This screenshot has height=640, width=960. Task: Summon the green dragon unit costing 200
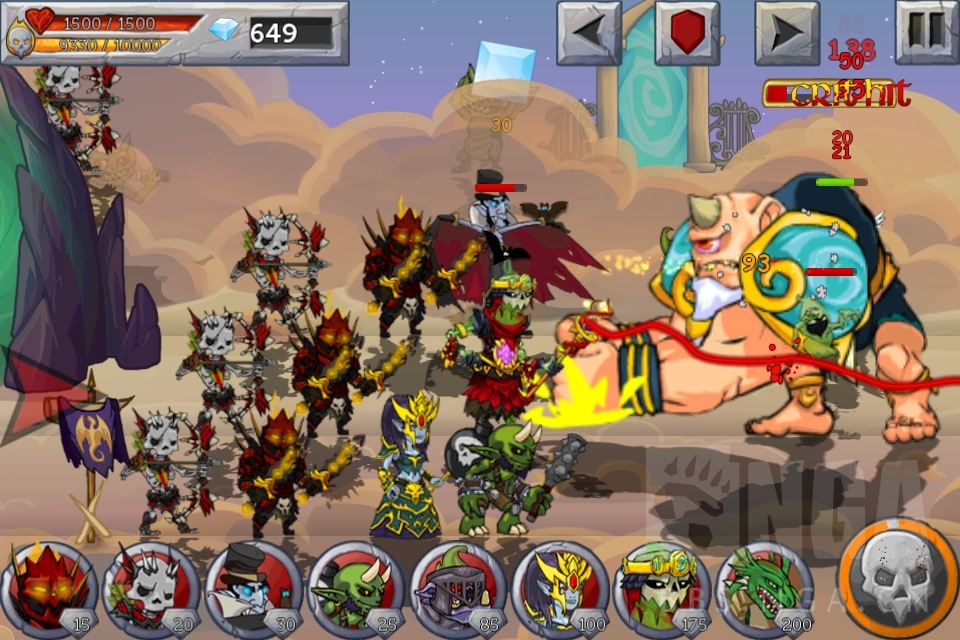(x=764, y=589)
